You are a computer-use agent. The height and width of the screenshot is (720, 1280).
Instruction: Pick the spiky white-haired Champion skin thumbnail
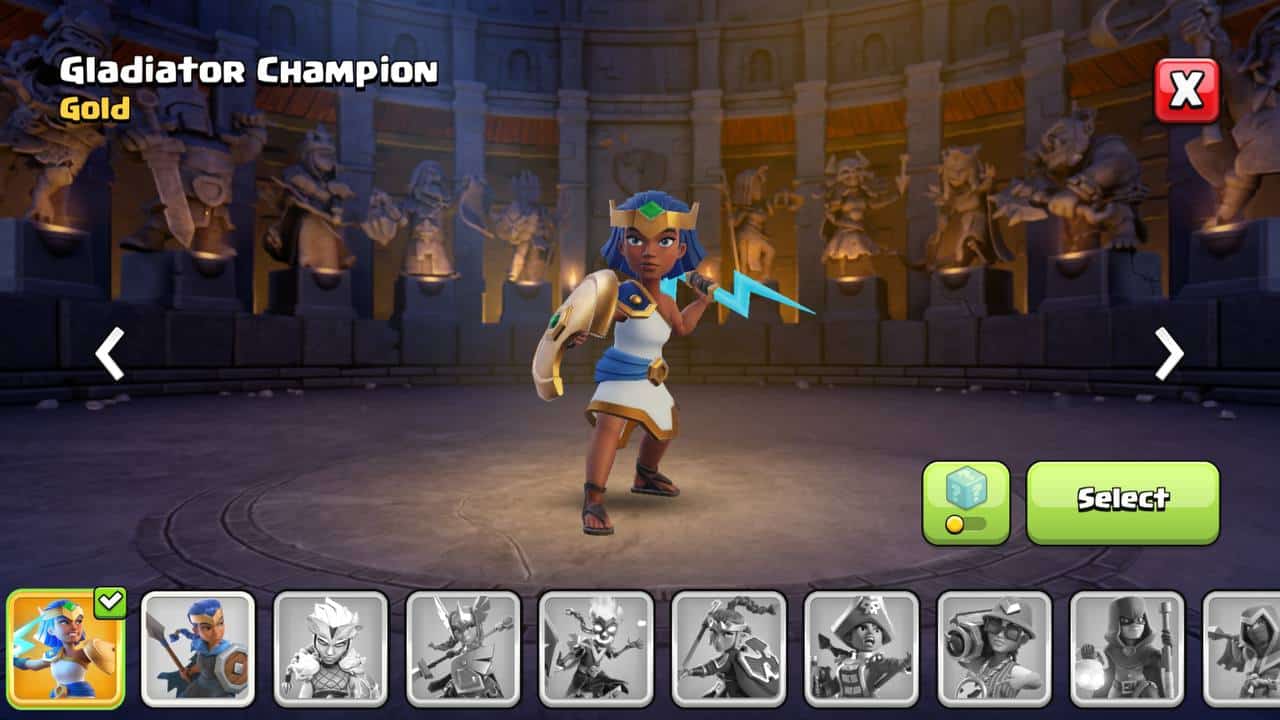click(x=331, y=648)
